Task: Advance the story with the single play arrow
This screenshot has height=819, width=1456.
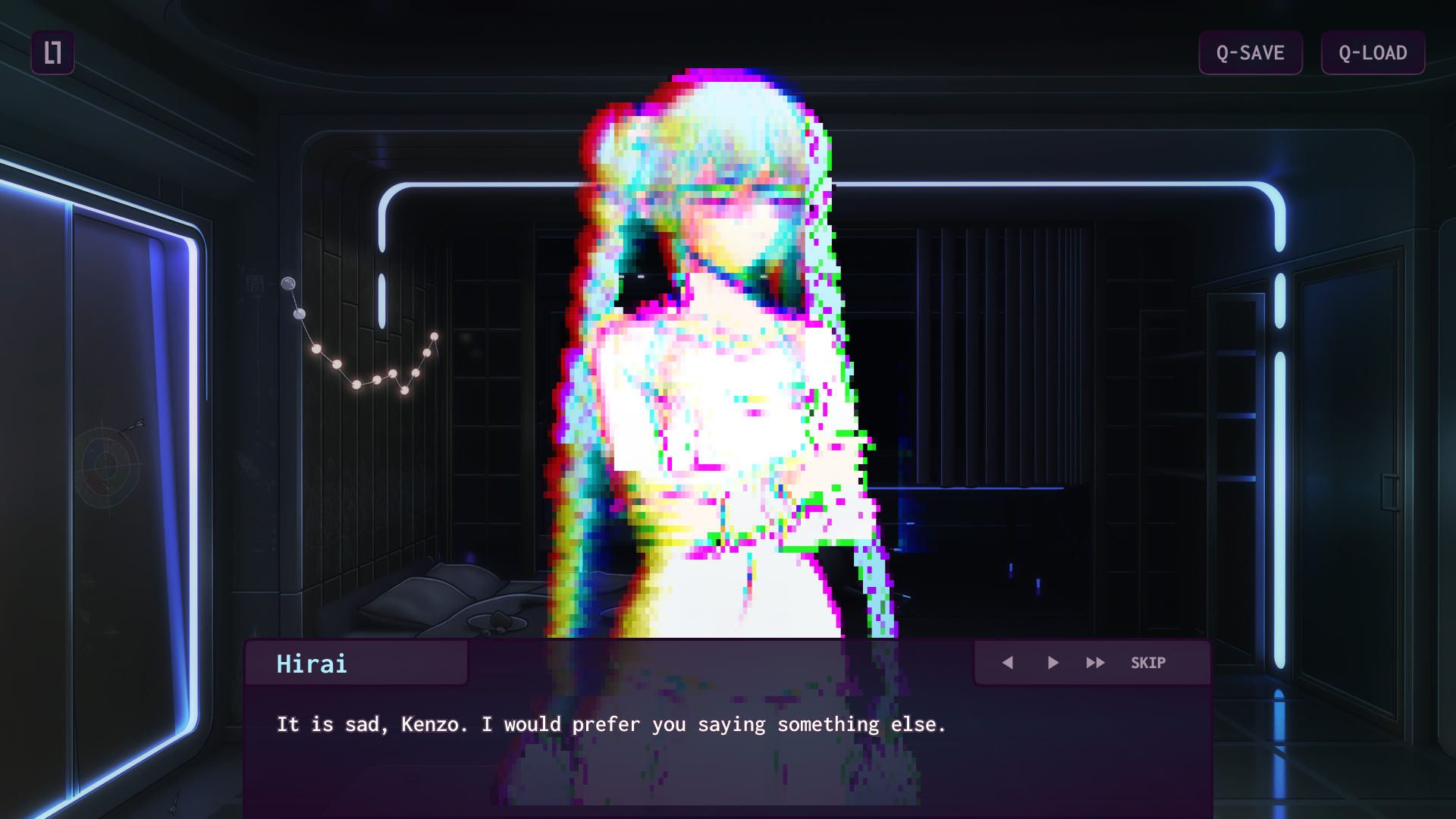Action: click(x=1053, y=662)
